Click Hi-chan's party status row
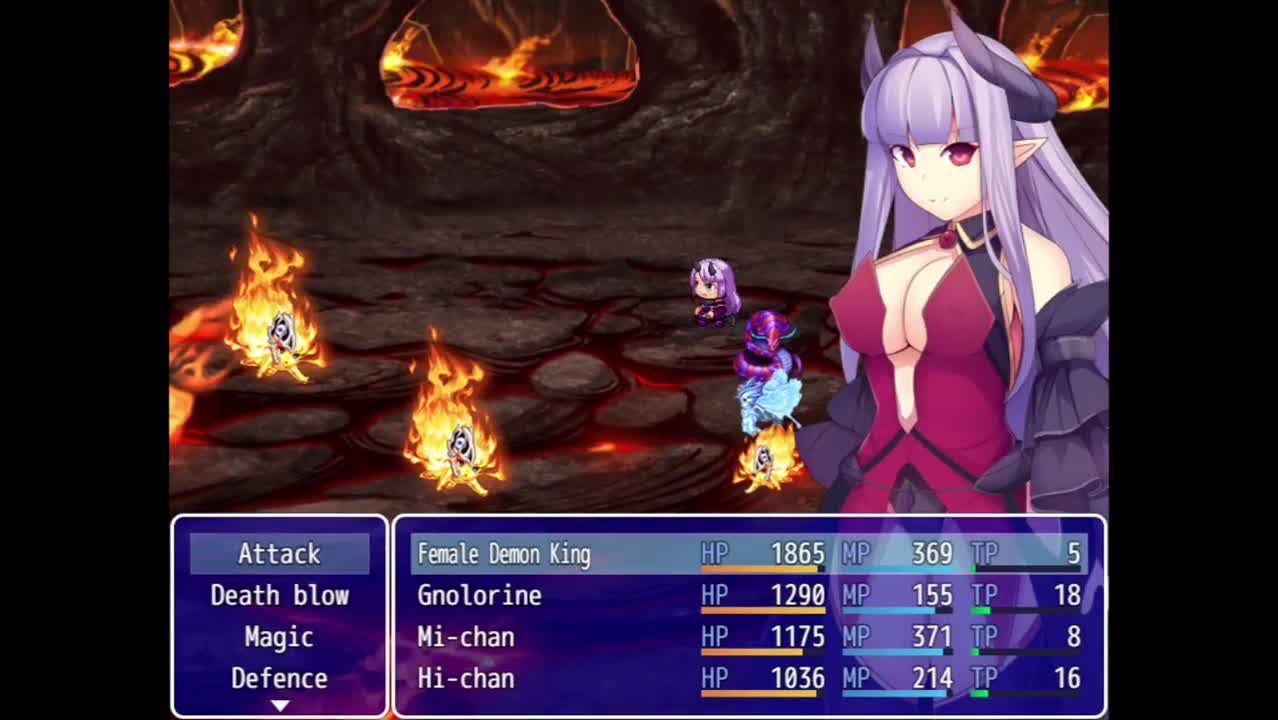This screenshot has width=1278, height=720. (x=748, y=679)
